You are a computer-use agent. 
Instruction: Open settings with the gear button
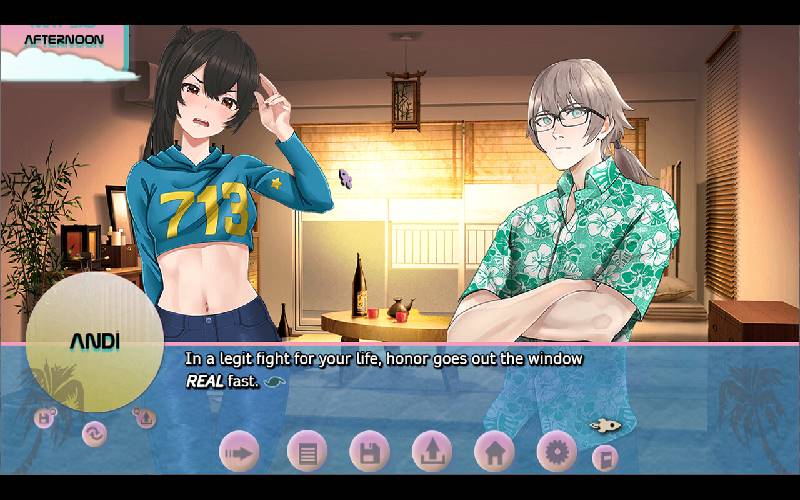[557, 453]
